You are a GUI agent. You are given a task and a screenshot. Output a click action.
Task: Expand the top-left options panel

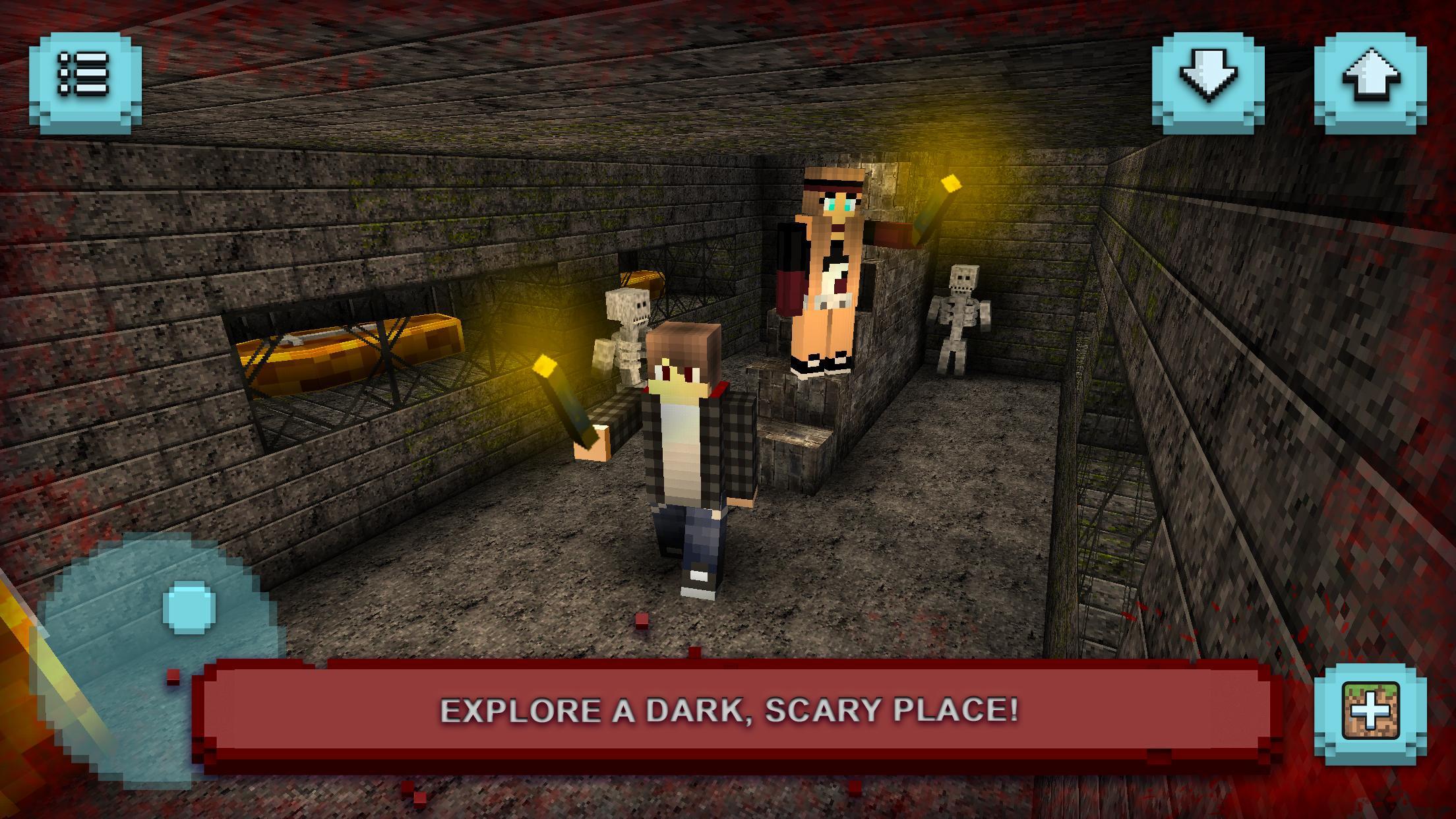point(86,79)
